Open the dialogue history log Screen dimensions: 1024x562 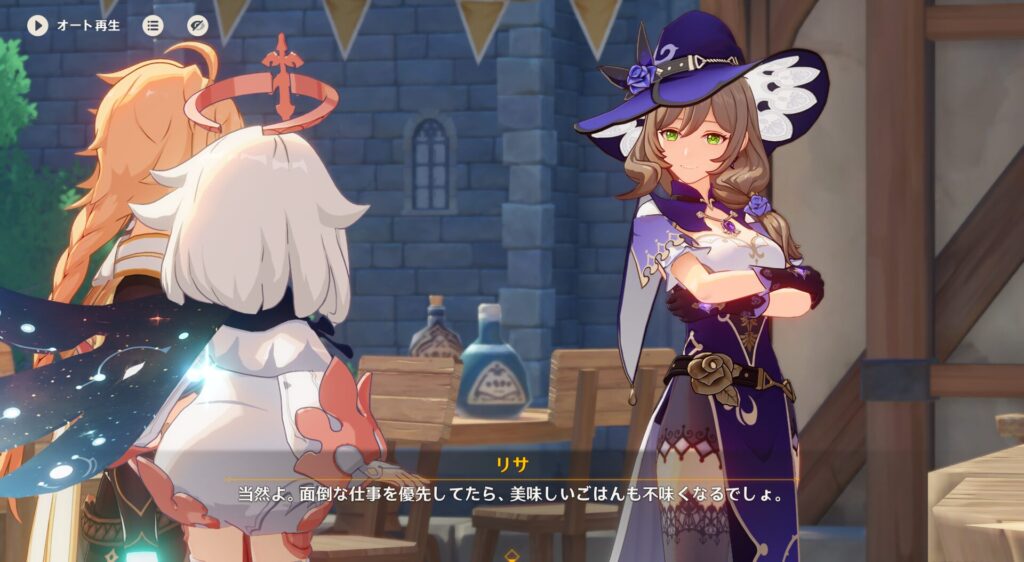click(153, 25)
